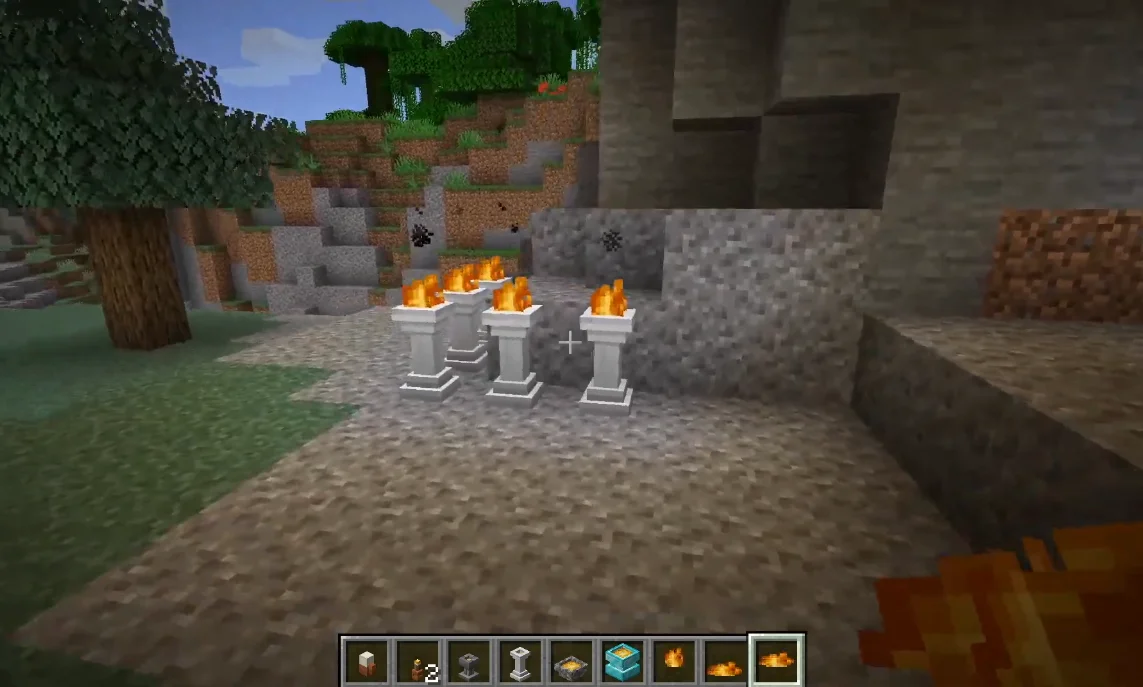Select the stone fire bowl slot
The width and height of the screenshot is (1143, 687).
(572, 661)
